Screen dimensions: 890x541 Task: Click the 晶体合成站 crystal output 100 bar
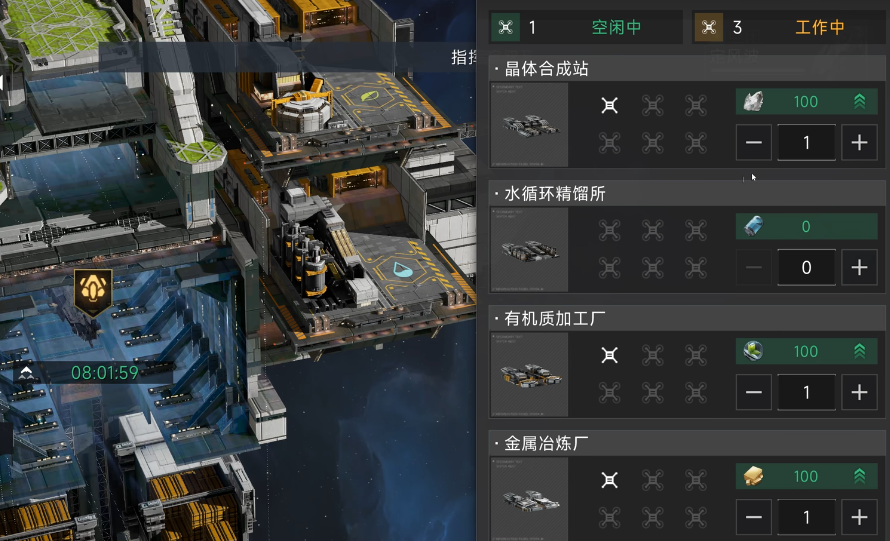pos(805,101)
